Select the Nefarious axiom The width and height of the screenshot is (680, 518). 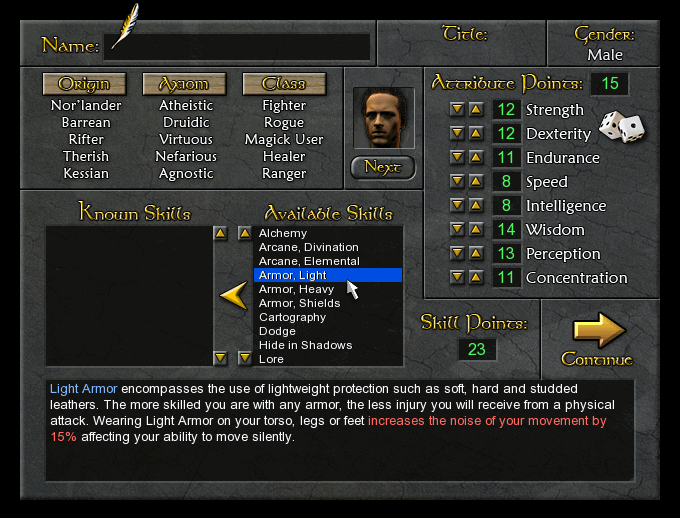pyautogui.click(x=186, y=156)
